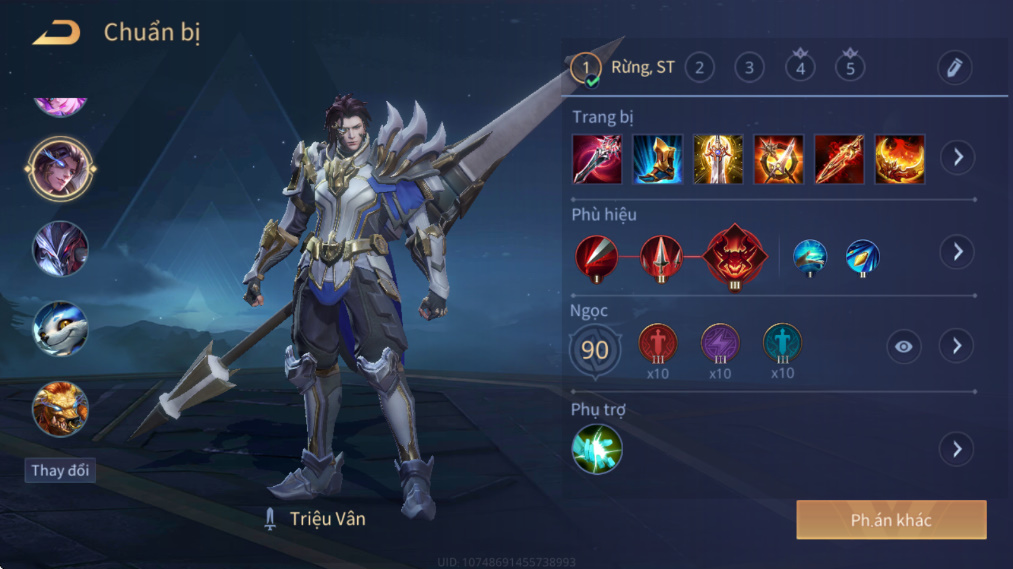Screen dimensions: 1013x569
Task: Select the white wolf hero portrait
Action: point(61,329)
